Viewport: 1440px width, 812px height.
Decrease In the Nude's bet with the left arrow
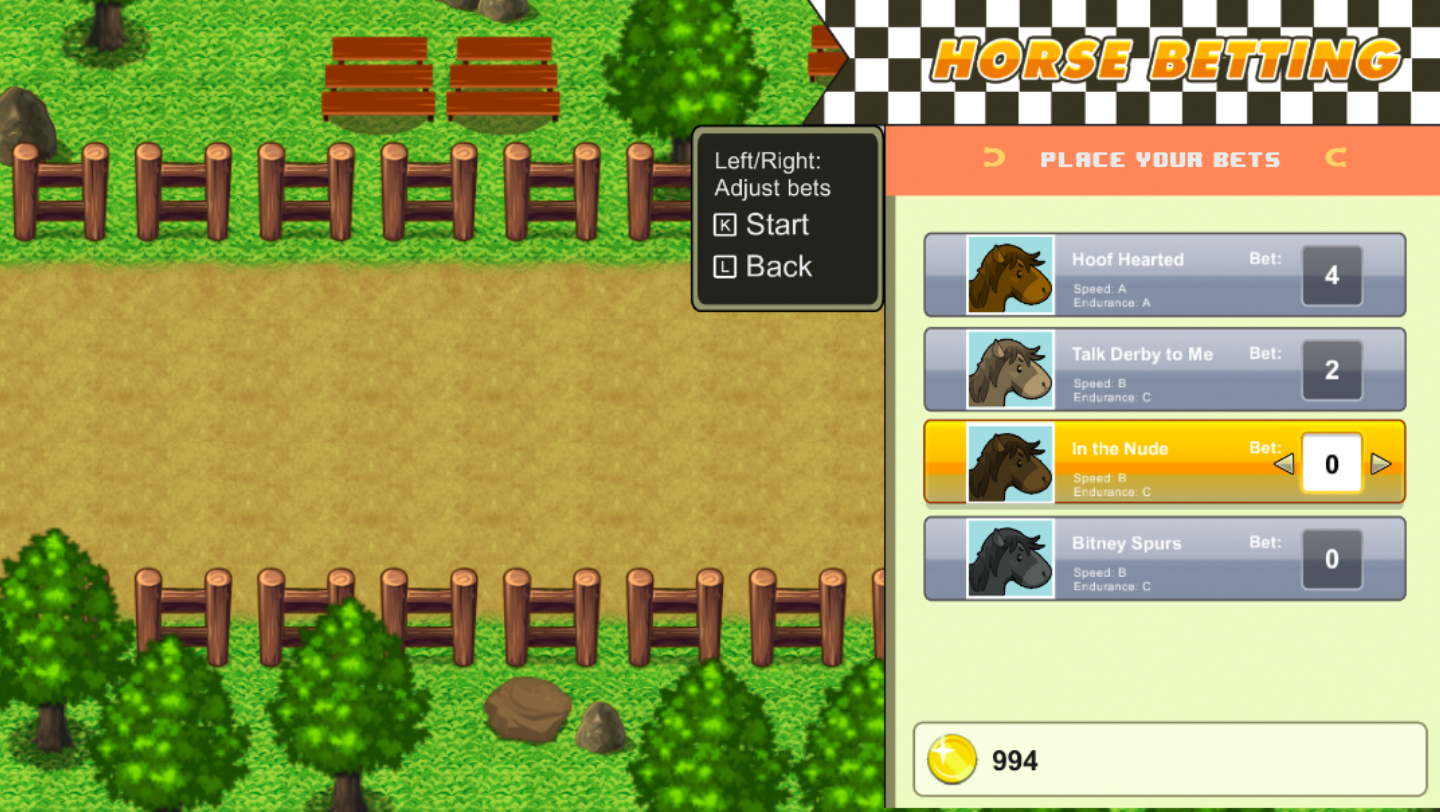pos(1286,464)
